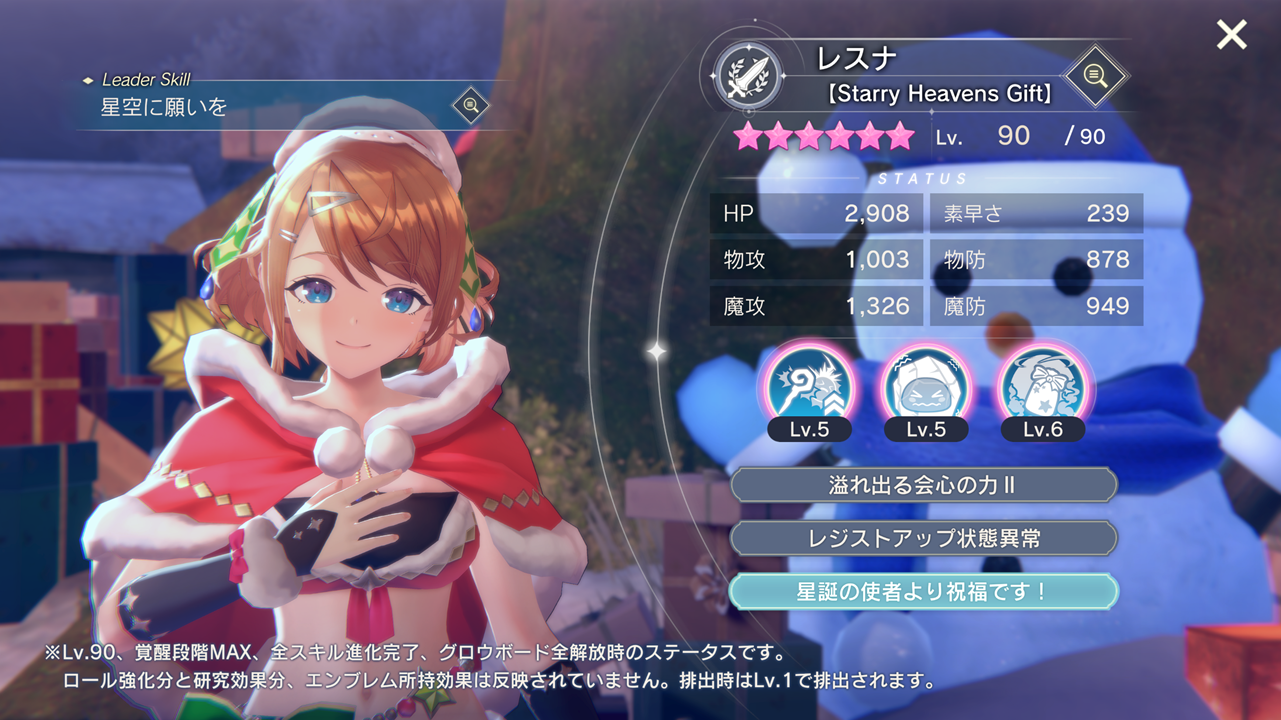This screenshot has height=720, width=1281.
Task: Inspect the Leader Skill magnifier icon
Action: point(470,105)
